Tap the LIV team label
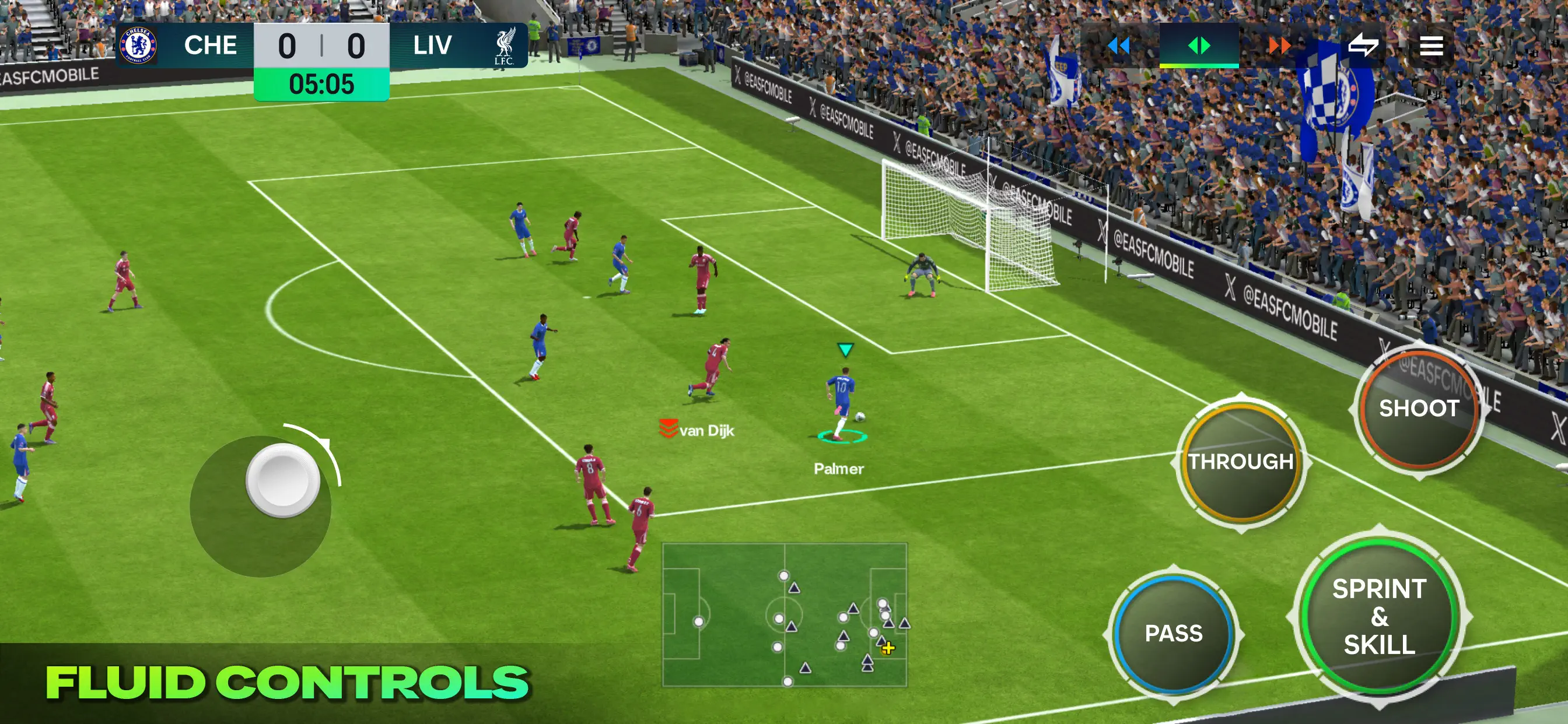The height and width of the screenshot is (724, 1568). [432, 44]
